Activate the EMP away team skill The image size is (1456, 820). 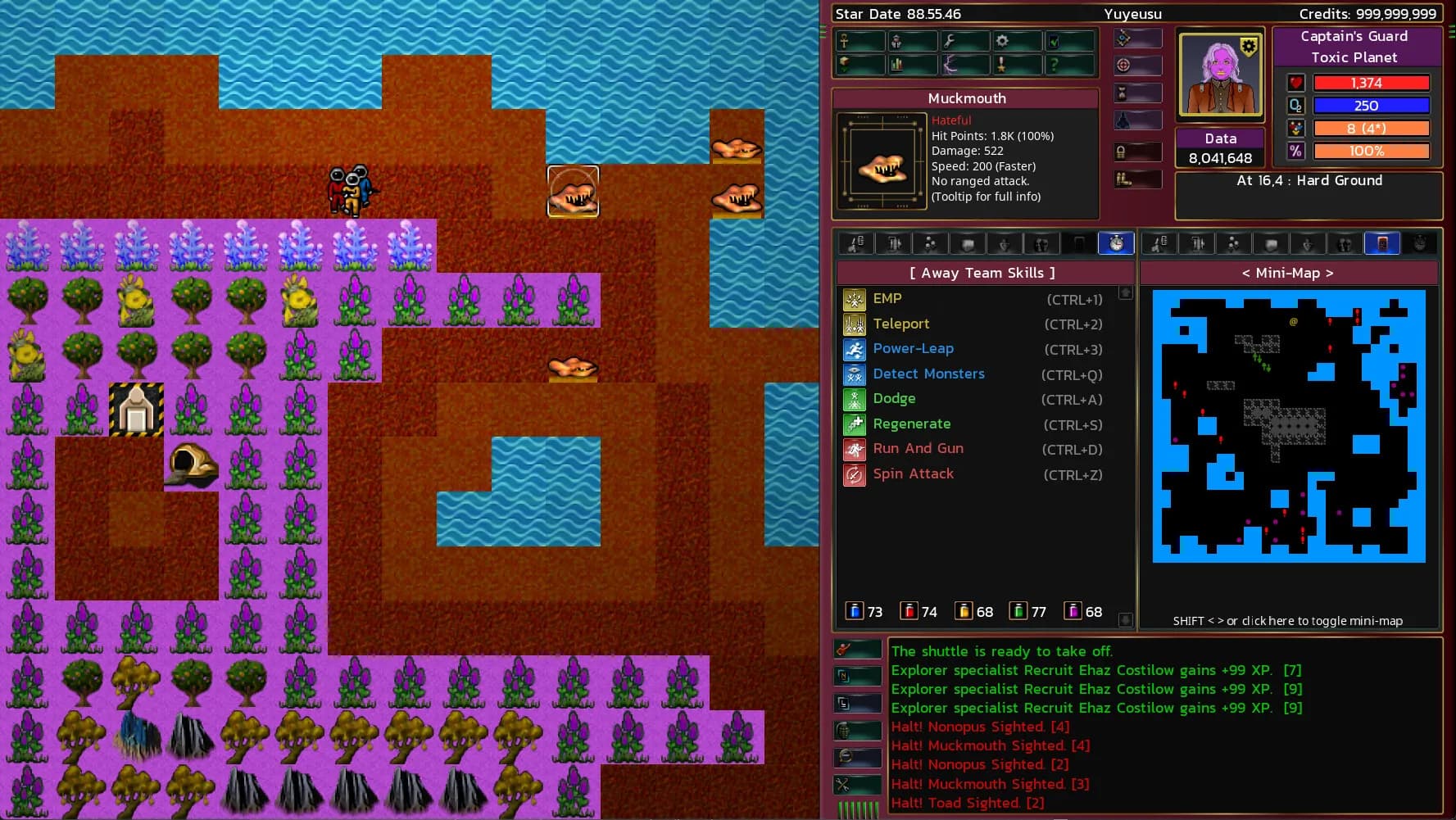click(x=887, y=299)
